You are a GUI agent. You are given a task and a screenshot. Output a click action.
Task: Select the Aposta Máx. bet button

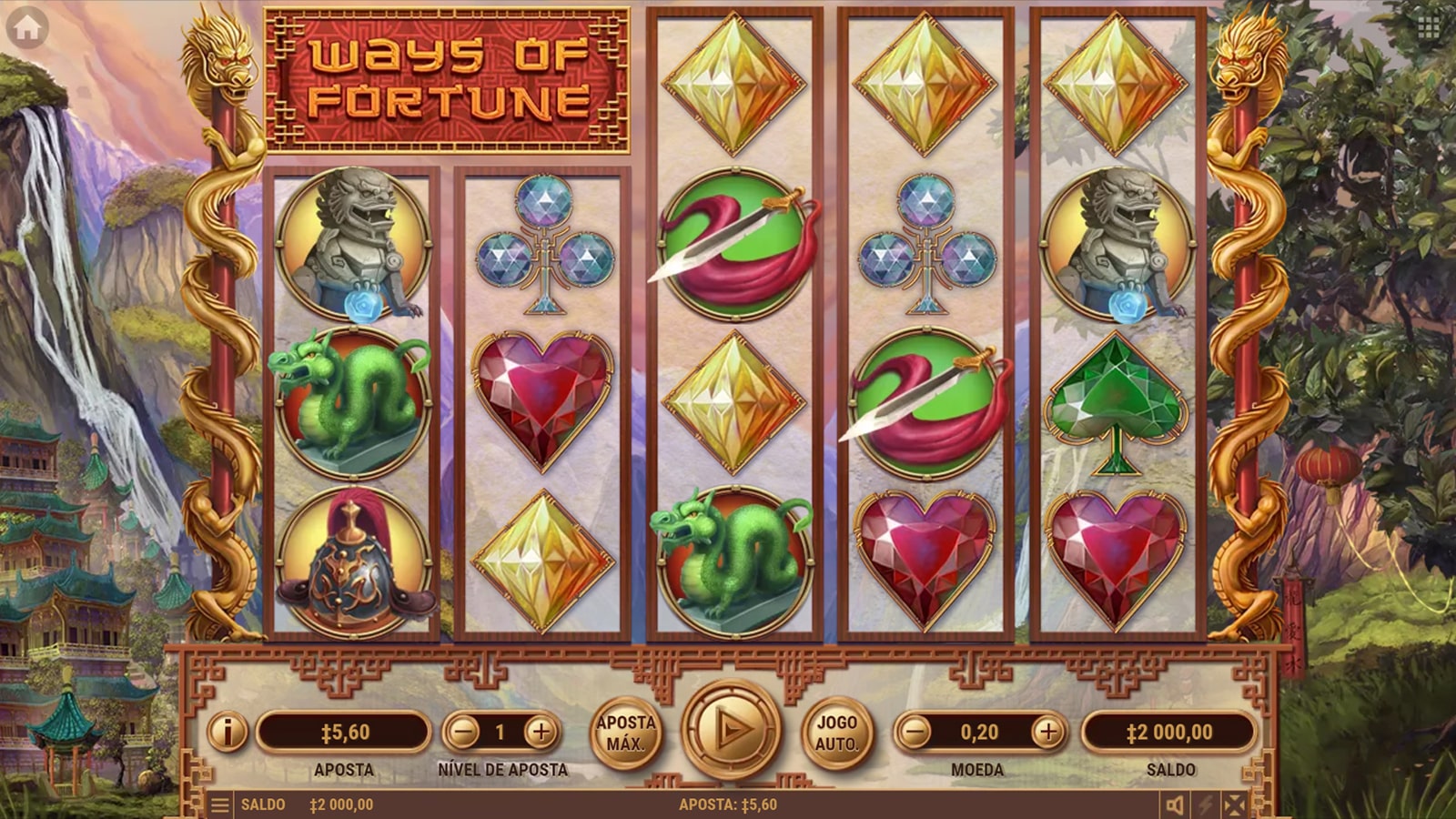point(625,733)
